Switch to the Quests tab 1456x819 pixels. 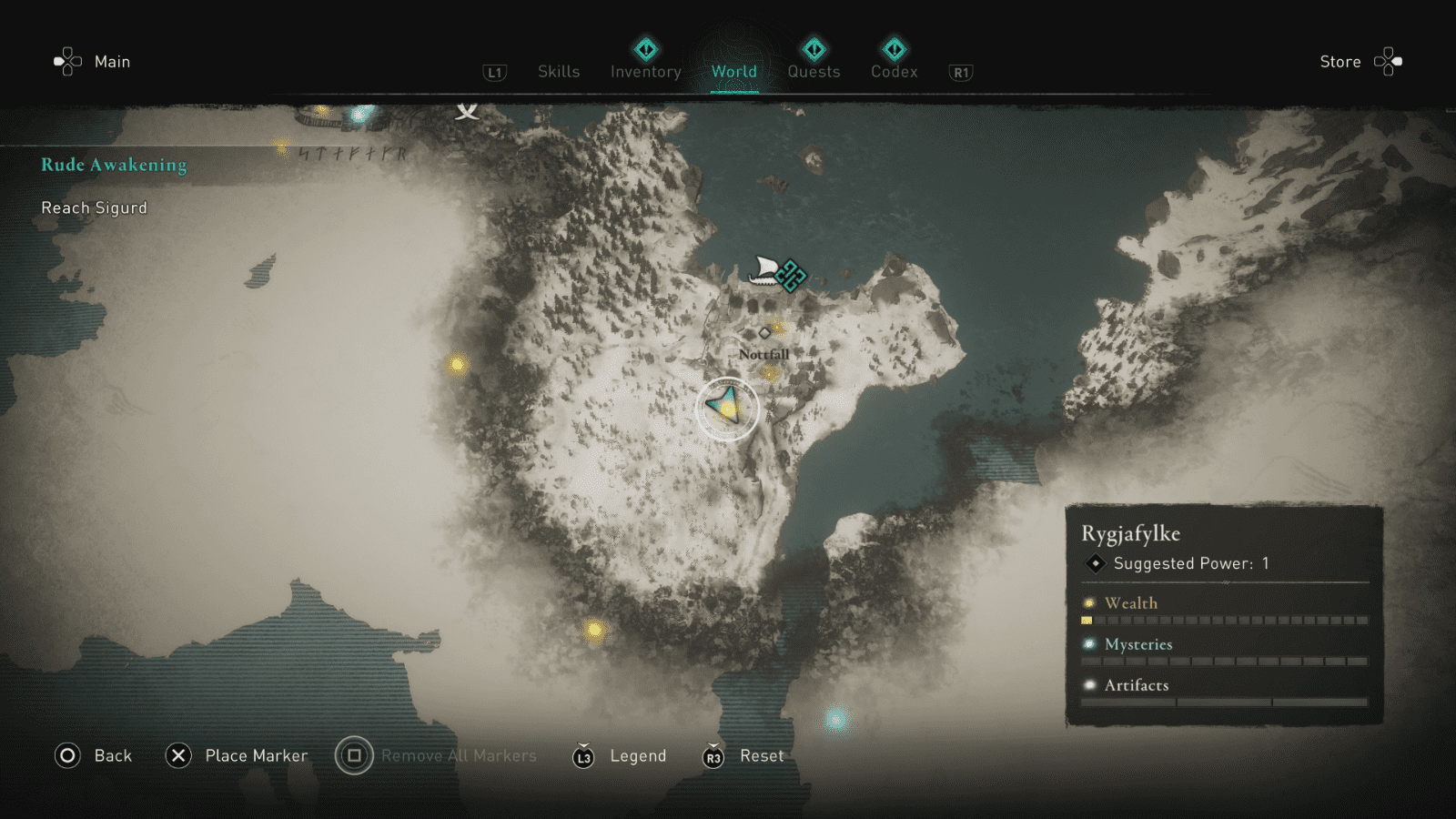coord(814,71)
